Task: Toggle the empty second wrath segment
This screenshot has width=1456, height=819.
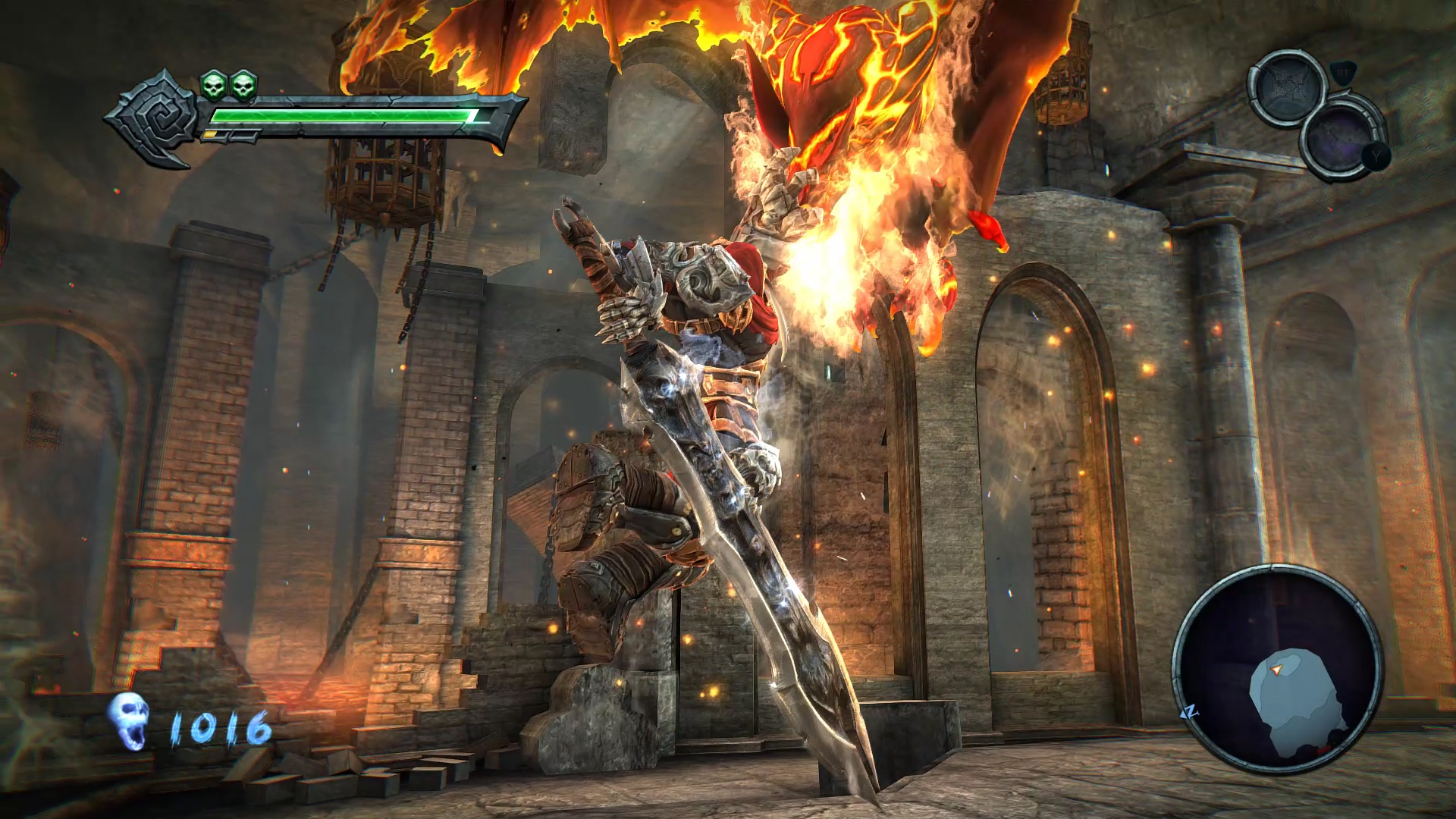Action: tap(243, 134)
